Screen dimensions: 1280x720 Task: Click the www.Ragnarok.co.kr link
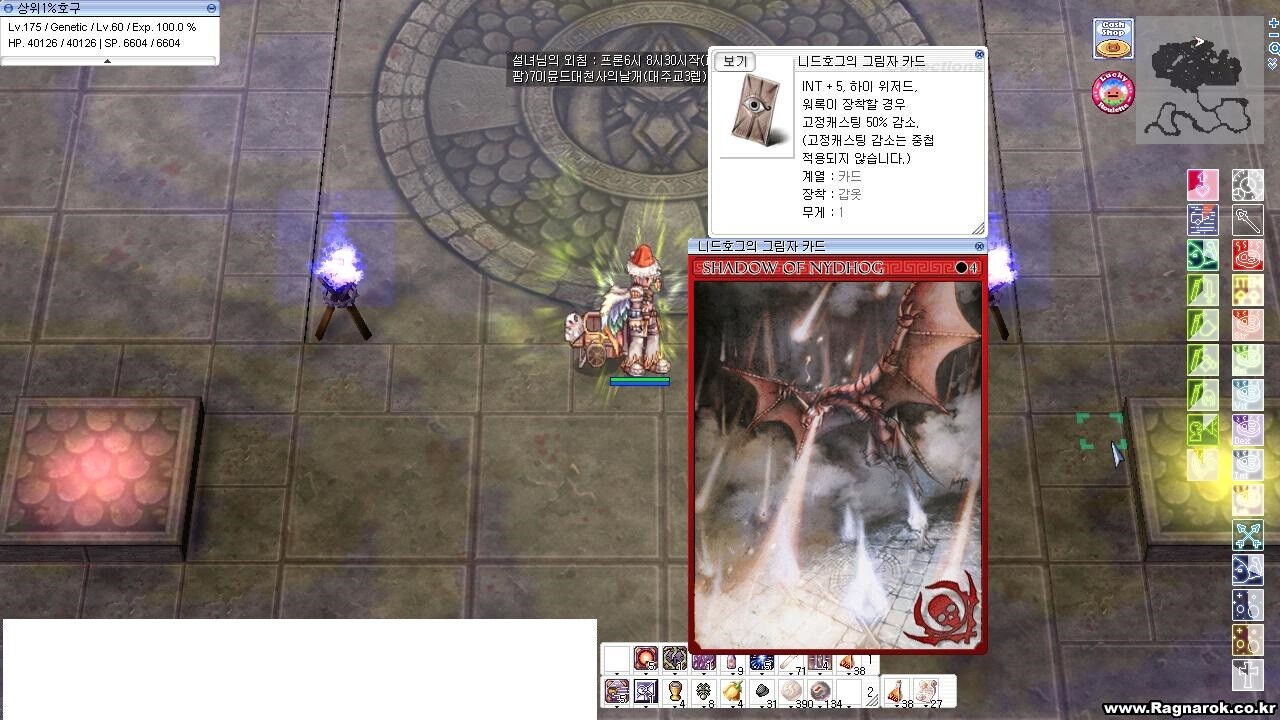[1190, 707]
